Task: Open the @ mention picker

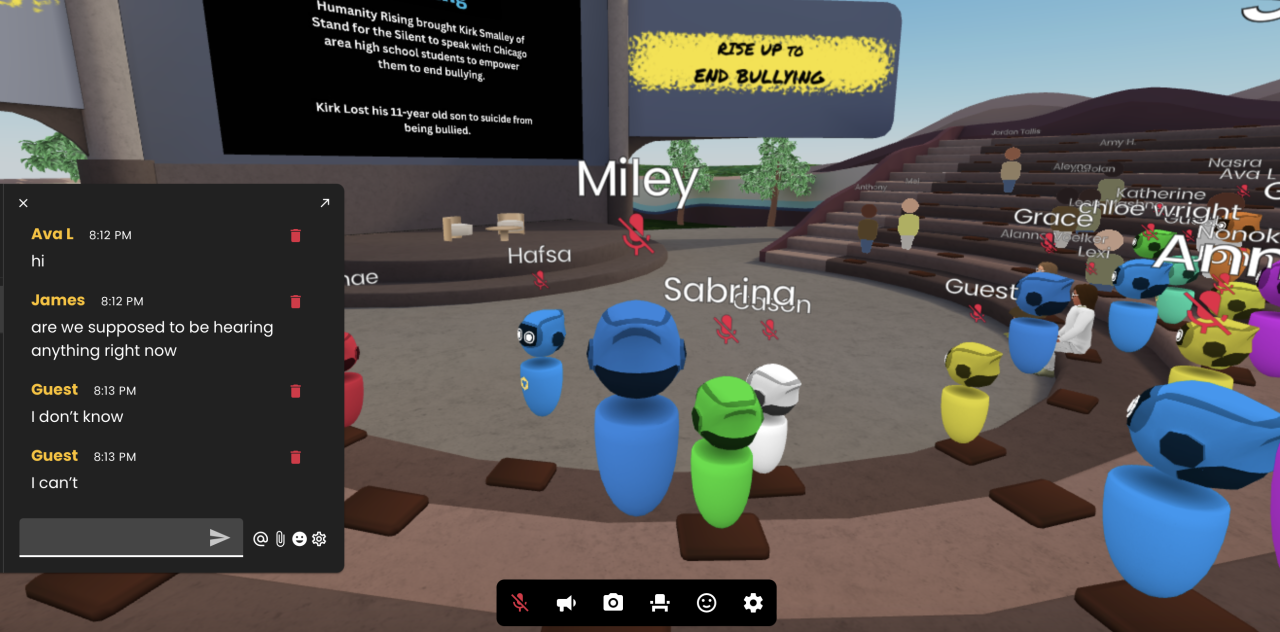Action: coord(260,539)
